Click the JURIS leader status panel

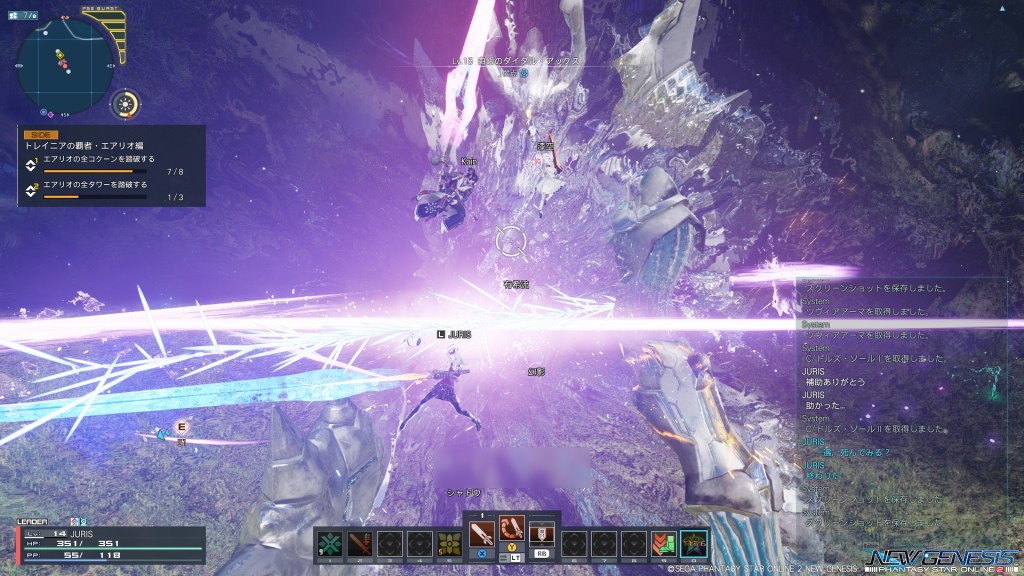click(x=111, y=543)
